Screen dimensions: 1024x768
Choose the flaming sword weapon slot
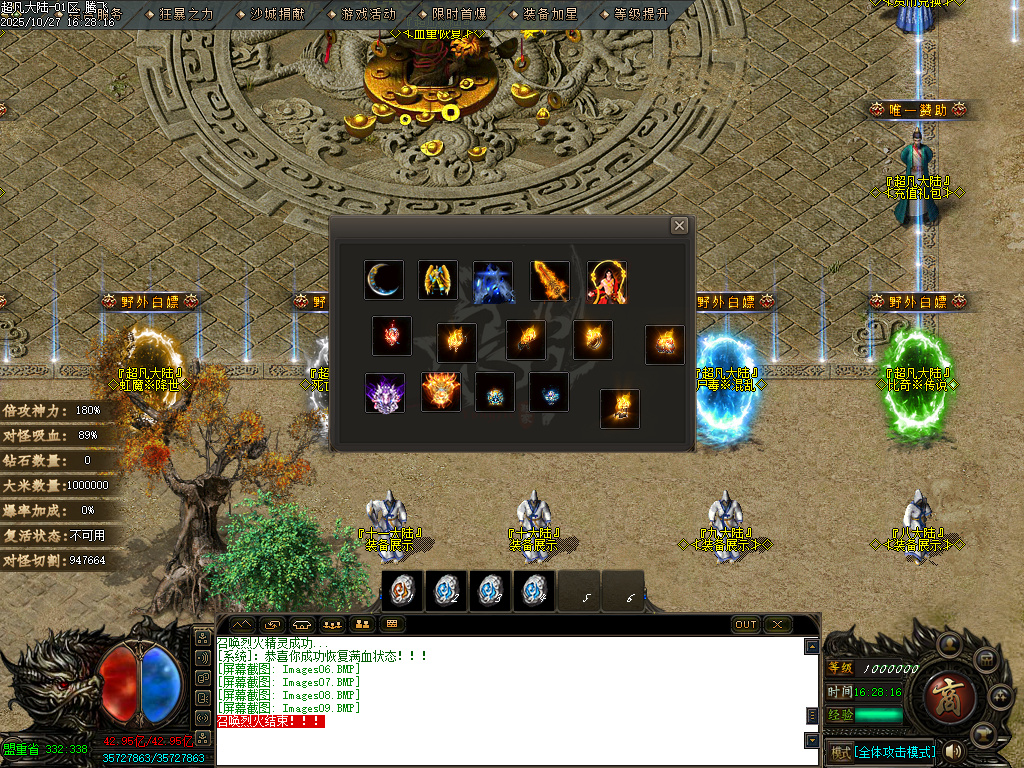[550, 280]
